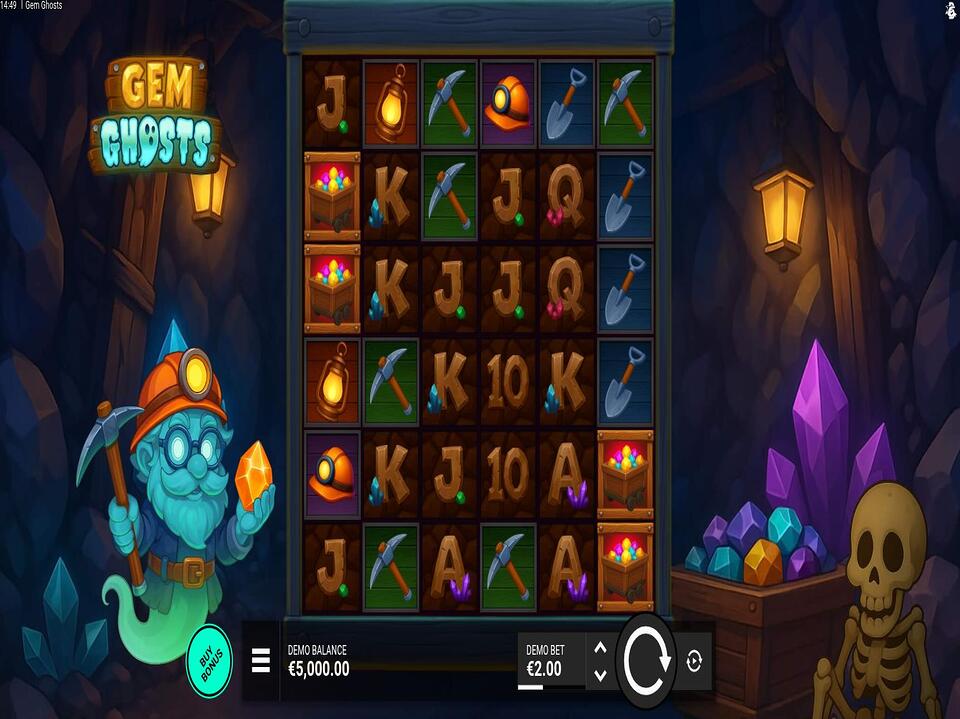Increase the demo bet with up arrow

click(x=600, y=648)
